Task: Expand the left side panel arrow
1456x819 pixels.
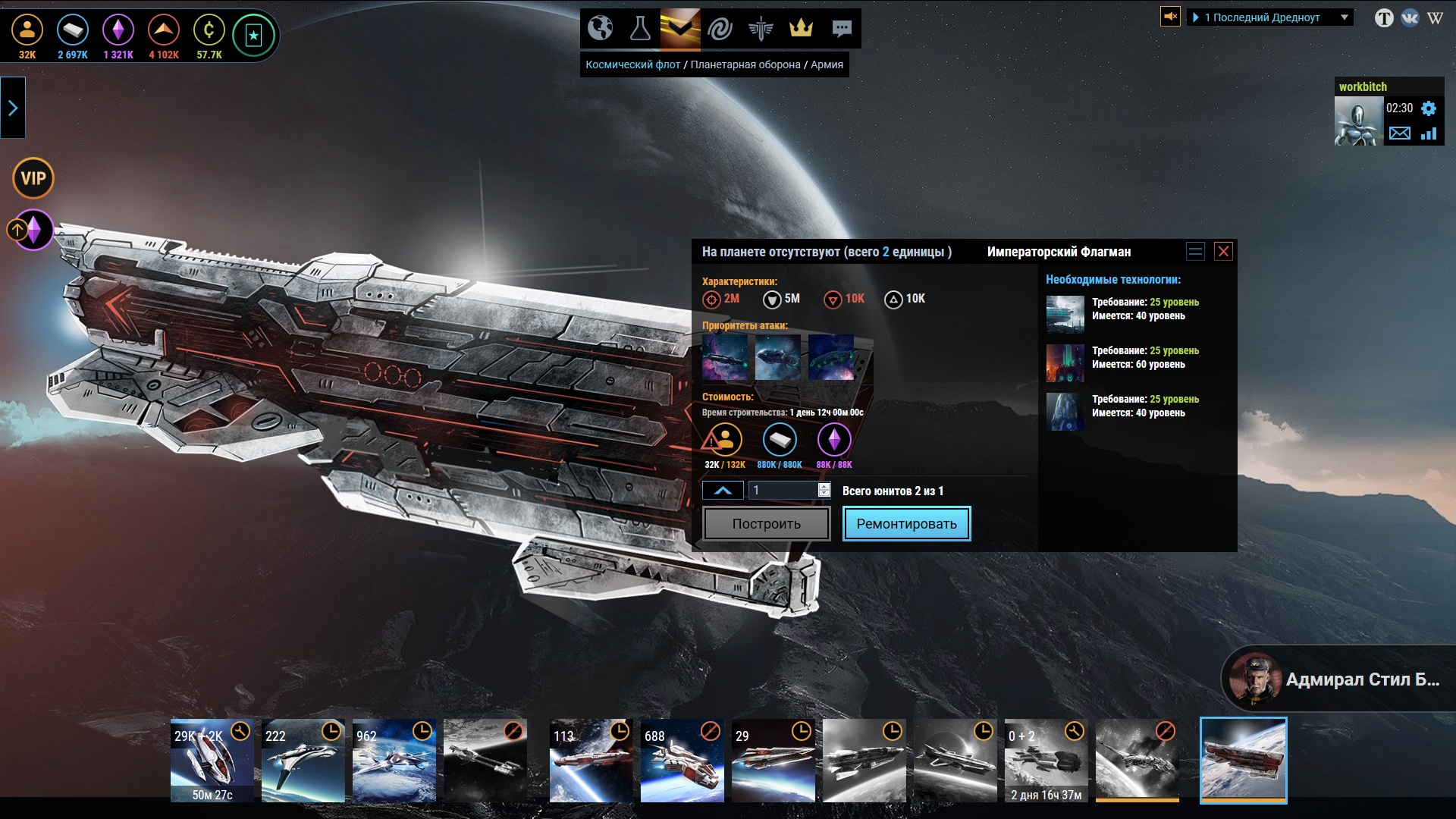Action: click(x=13, y=108)
